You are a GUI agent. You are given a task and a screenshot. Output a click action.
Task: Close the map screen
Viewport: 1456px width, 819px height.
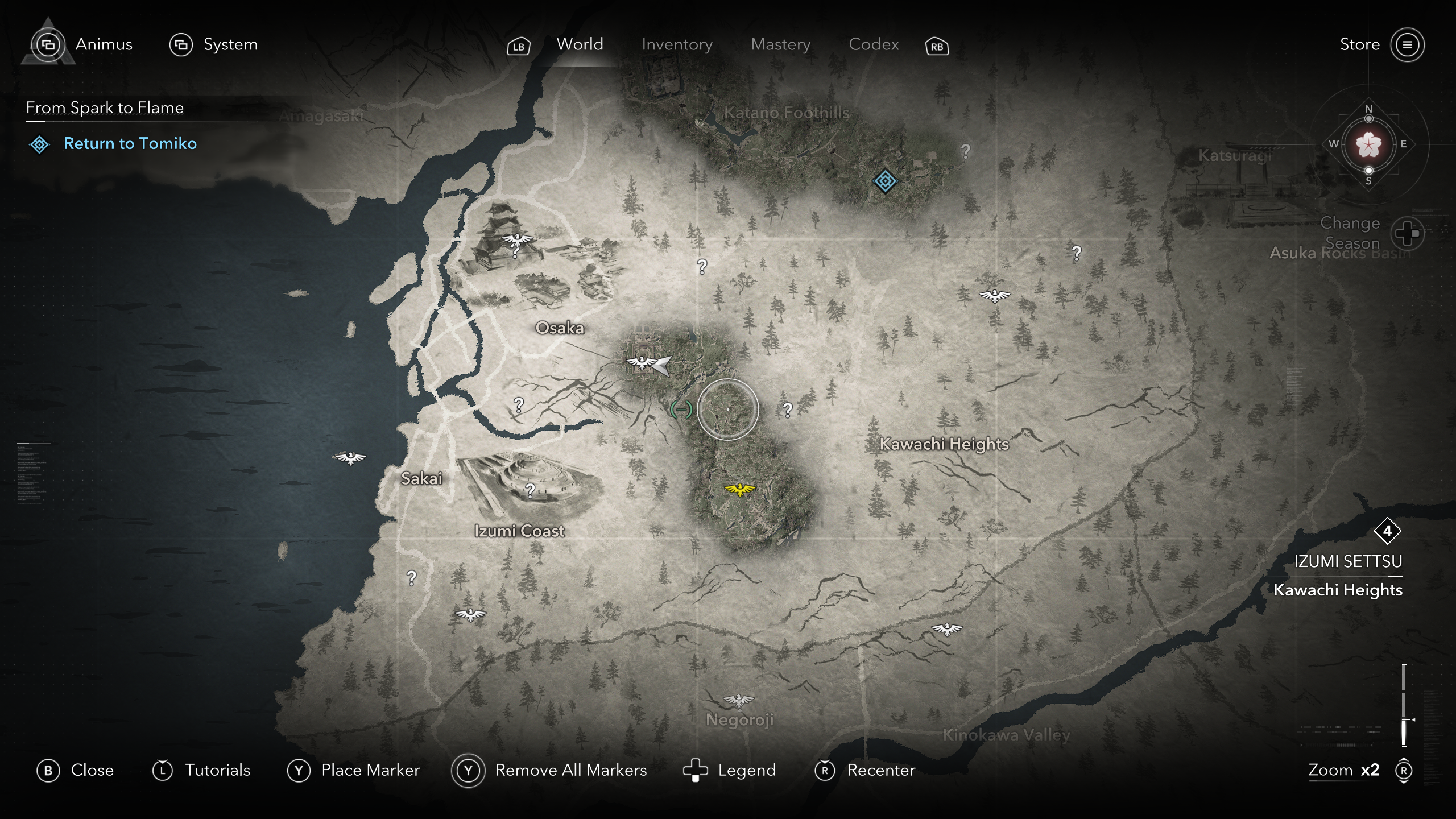tap(76, 770)
